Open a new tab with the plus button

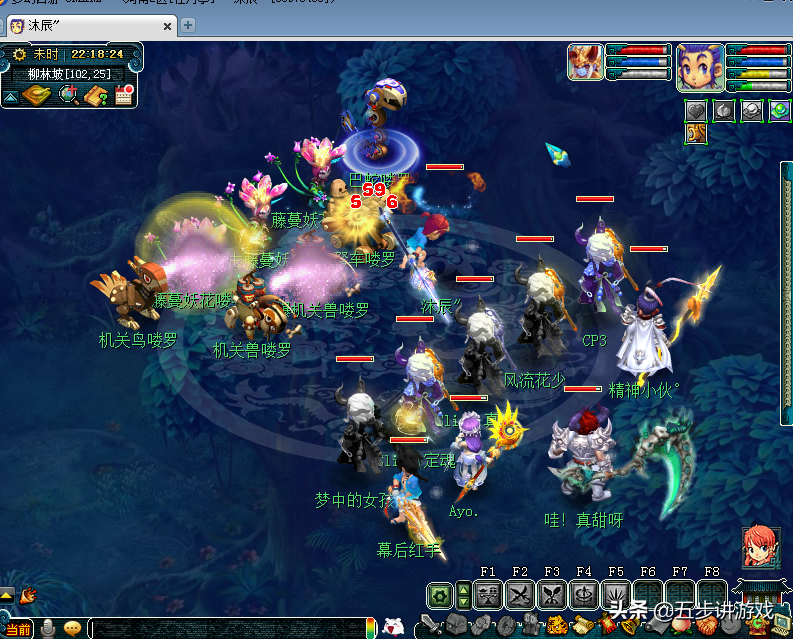coord(187,25)
